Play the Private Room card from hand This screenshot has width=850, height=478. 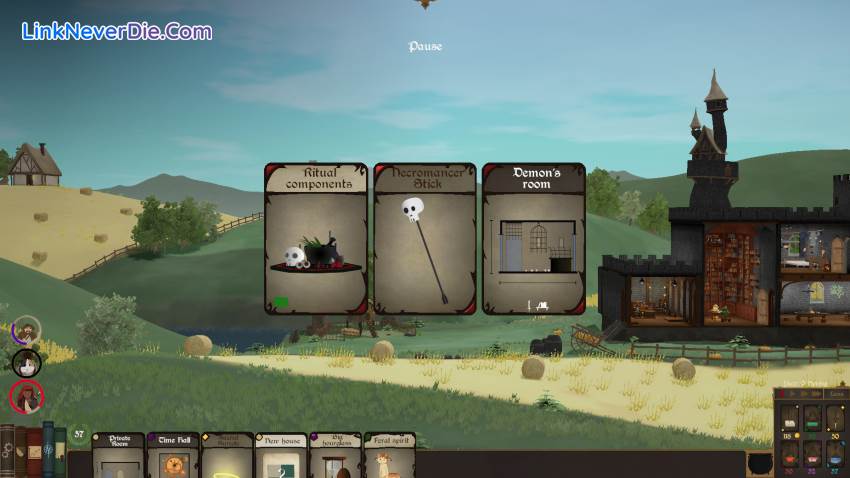(118, 456)
